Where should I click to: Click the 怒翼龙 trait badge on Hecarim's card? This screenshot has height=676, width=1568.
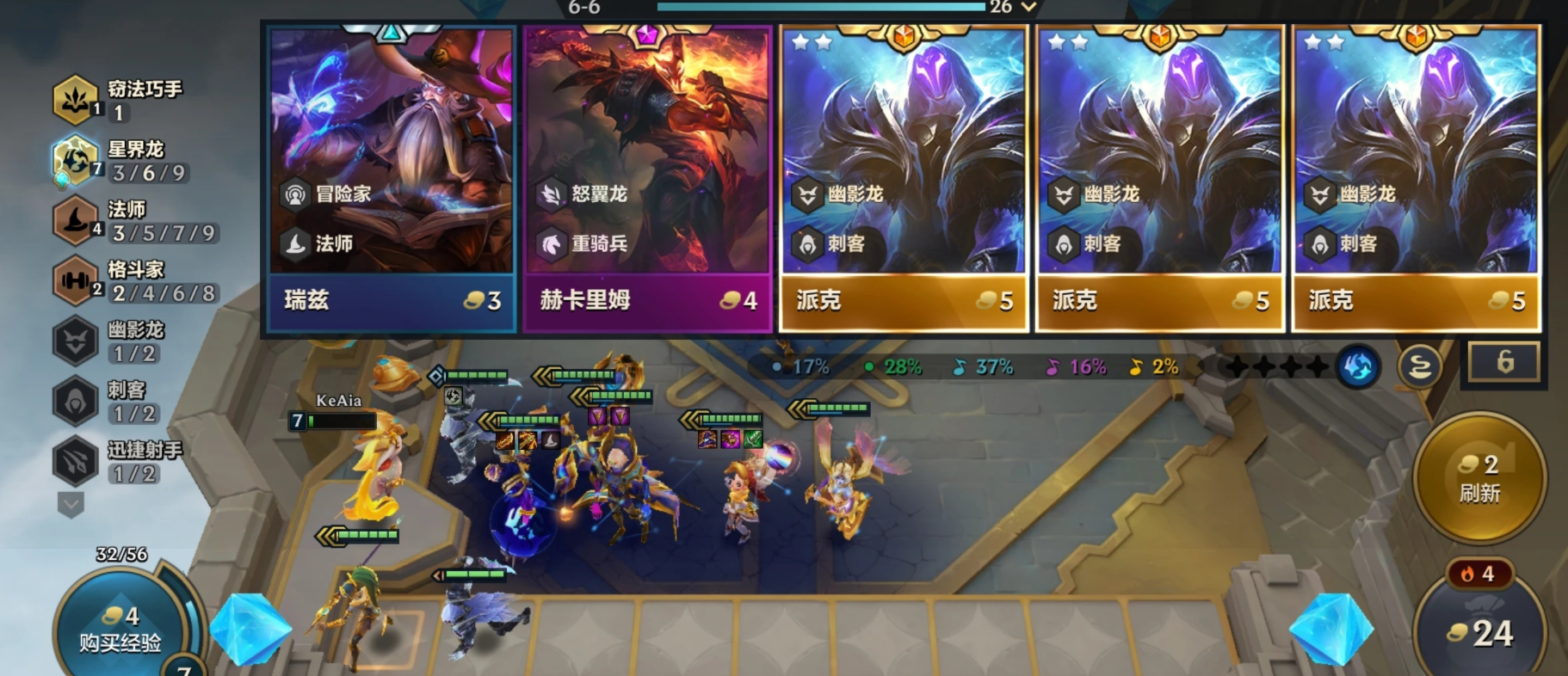point(553,195)
